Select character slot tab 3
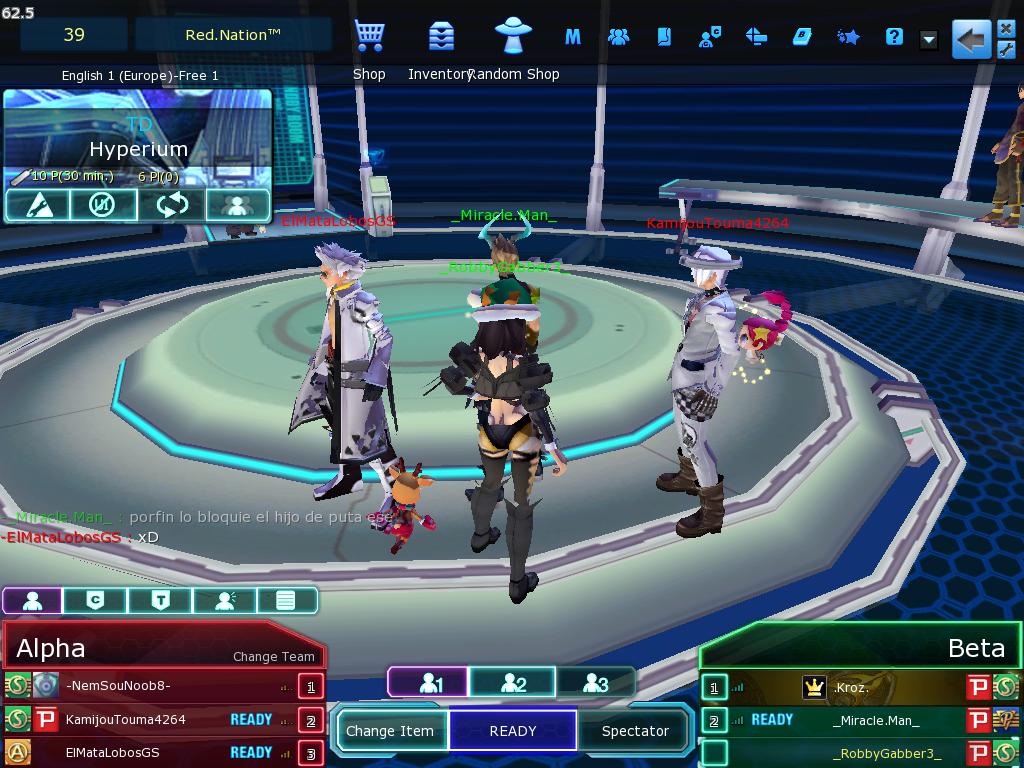Image resolution: width=1024 pixels, height=768 pixels. (x=595, y=683)
